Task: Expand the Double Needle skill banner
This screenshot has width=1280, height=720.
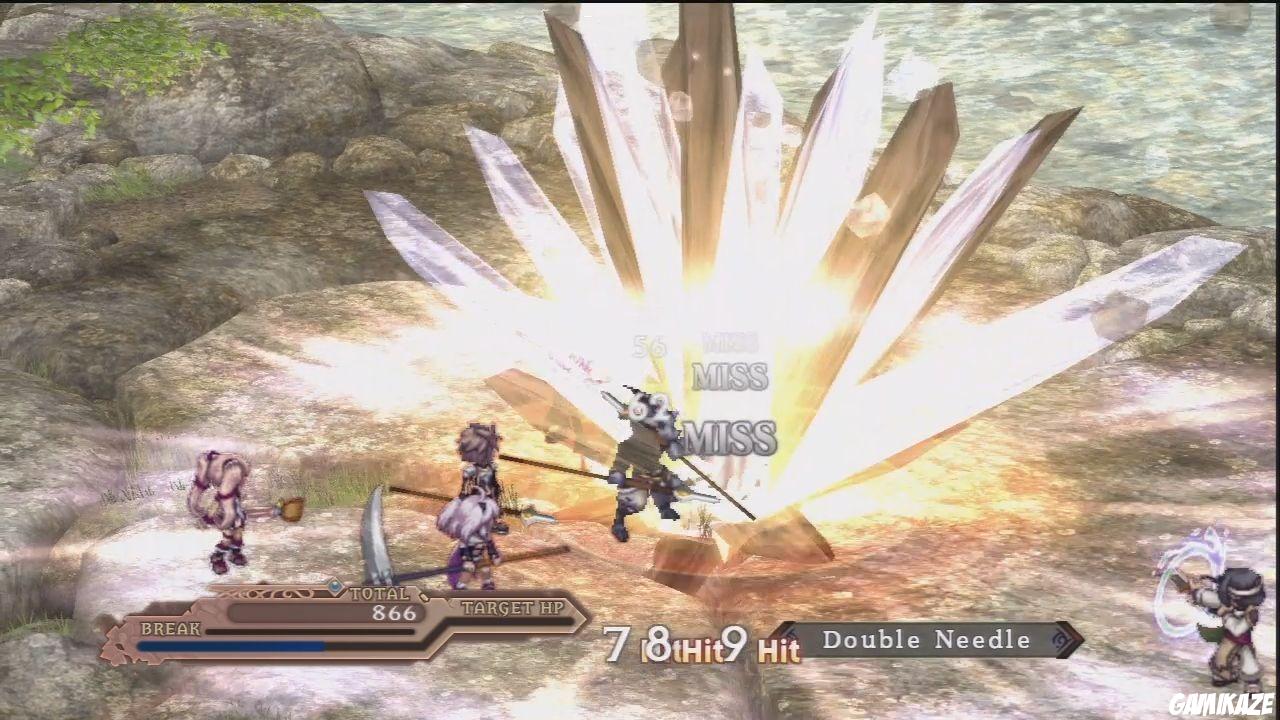Action: (930, 640)
